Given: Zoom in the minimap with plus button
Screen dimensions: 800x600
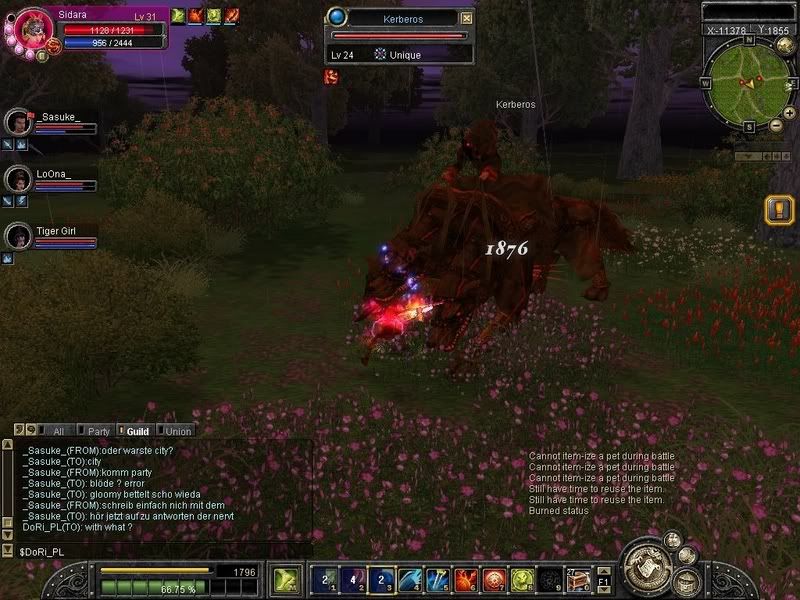Looking at the screenshot, I should tap(789, 113).
